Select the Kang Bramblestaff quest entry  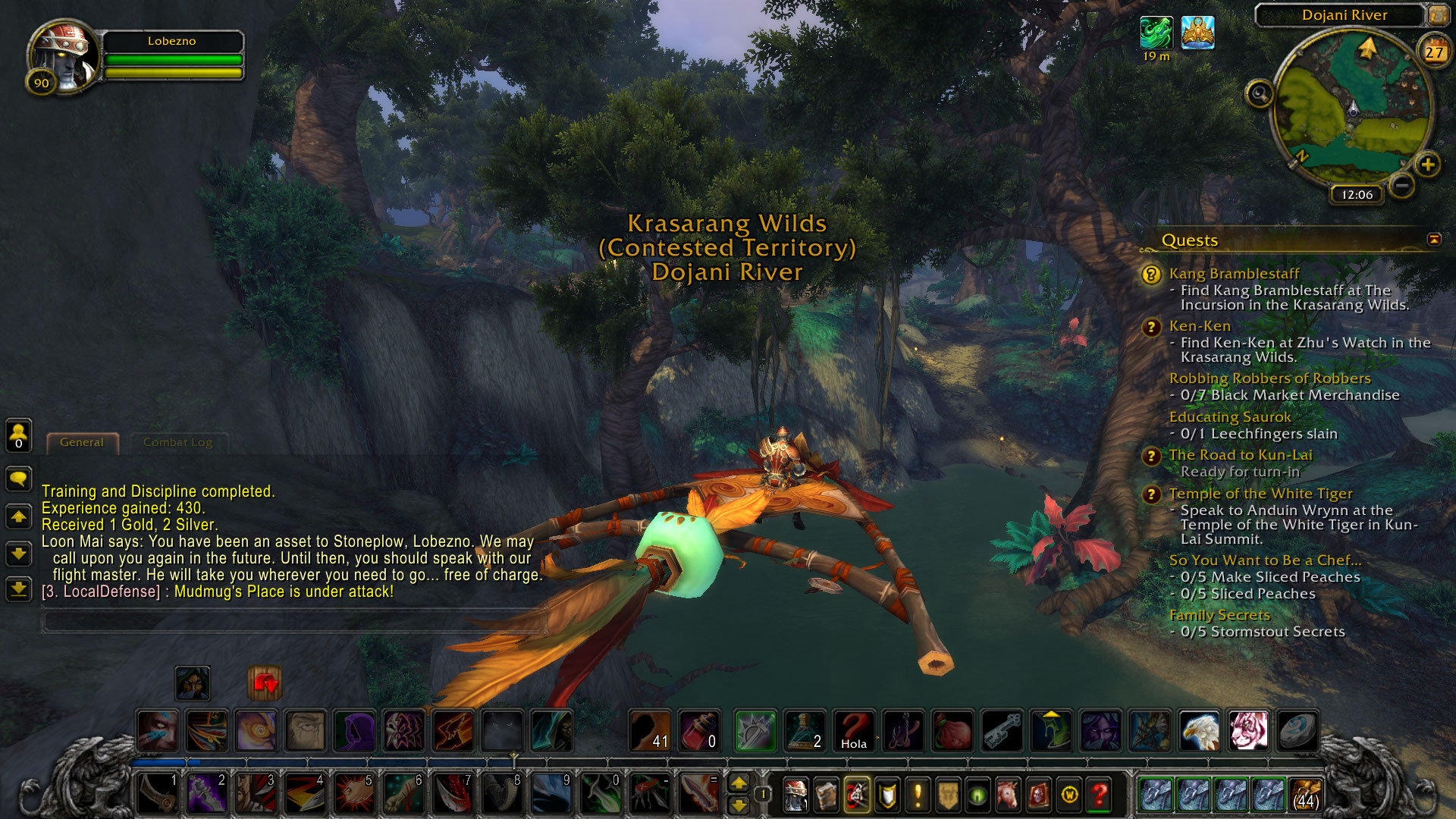pos(1234,273)
